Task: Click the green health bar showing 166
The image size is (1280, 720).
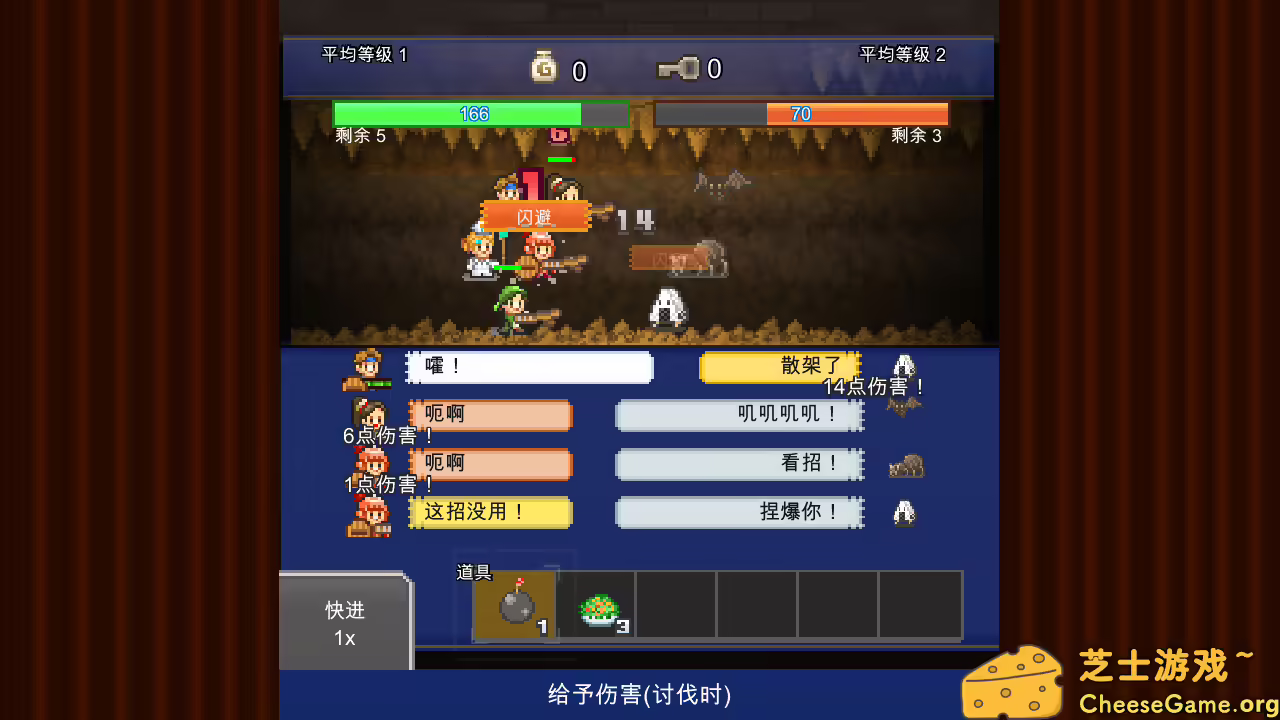Action: (x=470, y=113)
